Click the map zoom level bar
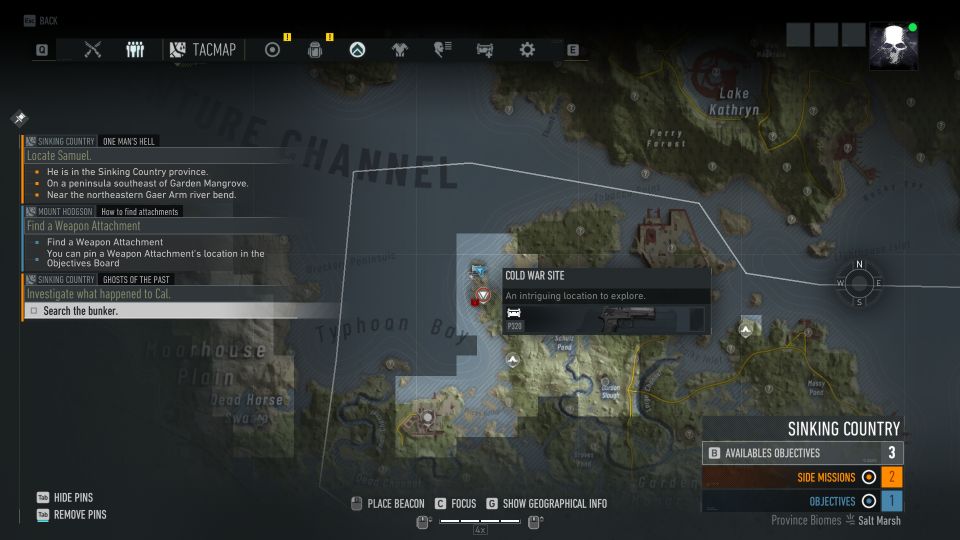 tap(479, 521)
